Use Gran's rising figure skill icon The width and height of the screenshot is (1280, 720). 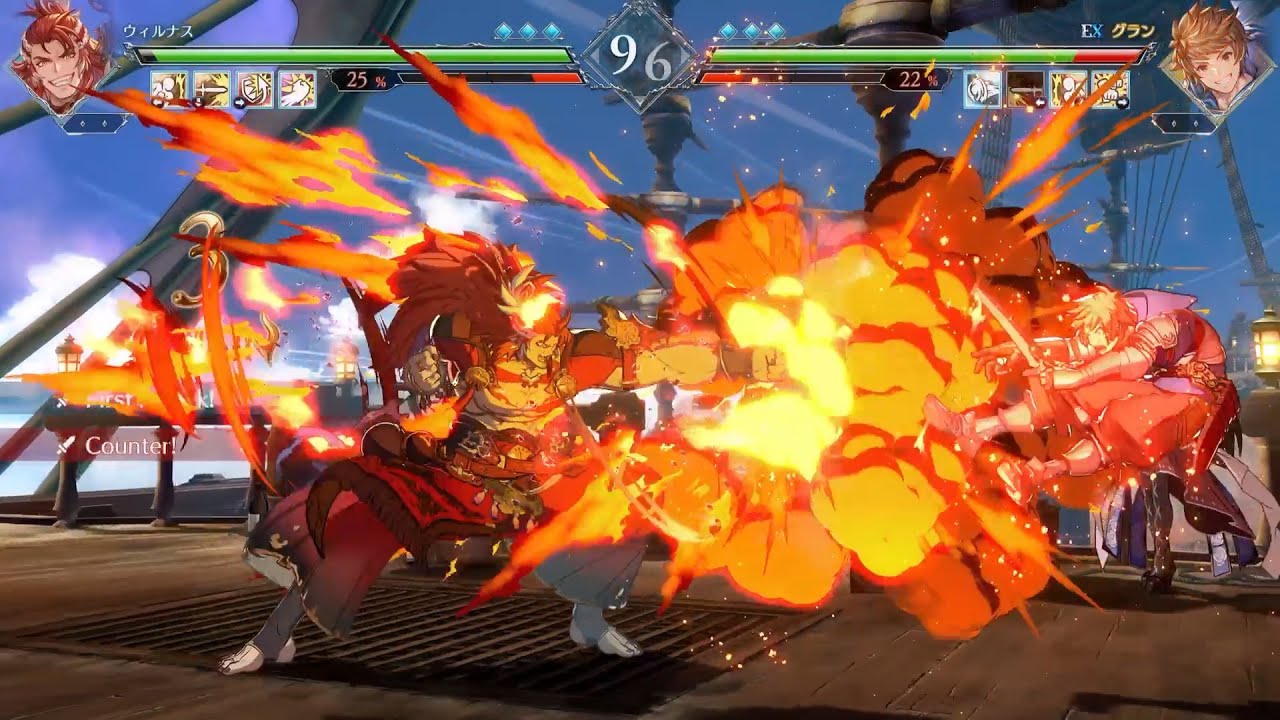(1068, 89)
